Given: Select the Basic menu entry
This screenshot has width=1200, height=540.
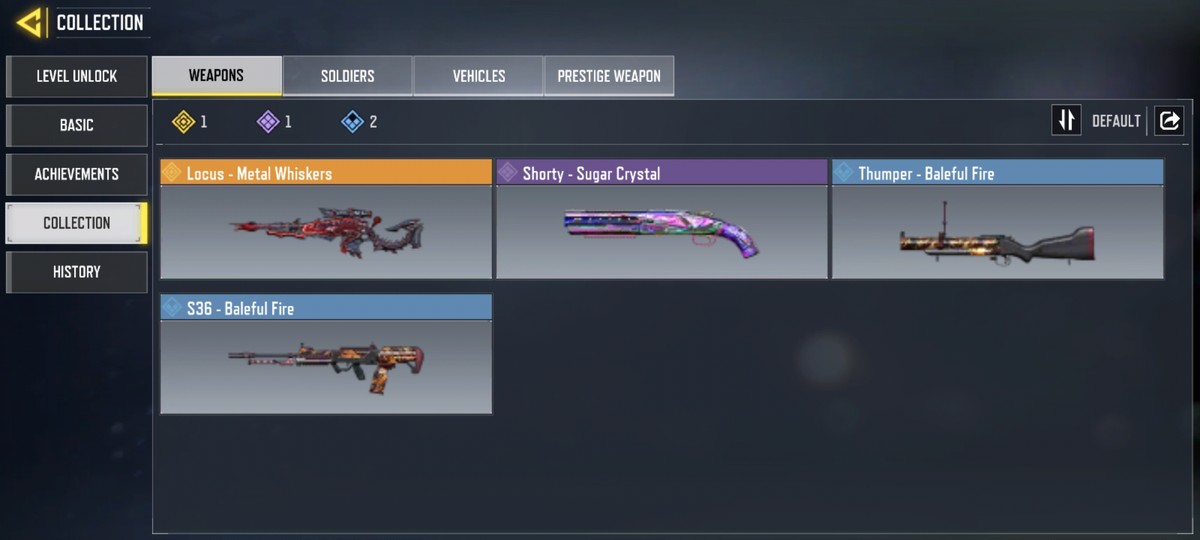Looking at the screenshot, I should tap(77, 125).
